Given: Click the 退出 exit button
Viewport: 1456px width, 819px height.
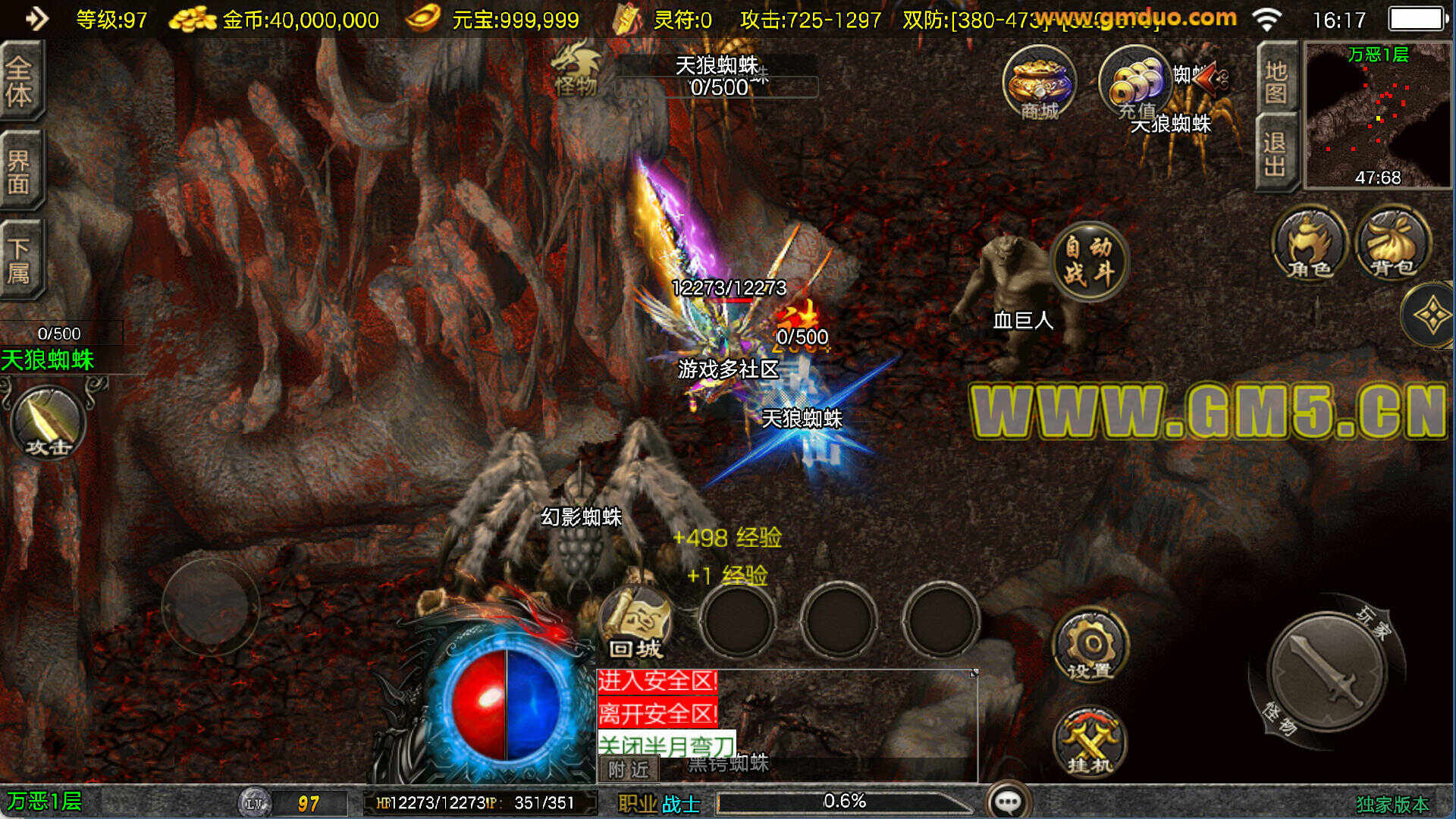Looking at the screenshot, I should (1275, 154).
